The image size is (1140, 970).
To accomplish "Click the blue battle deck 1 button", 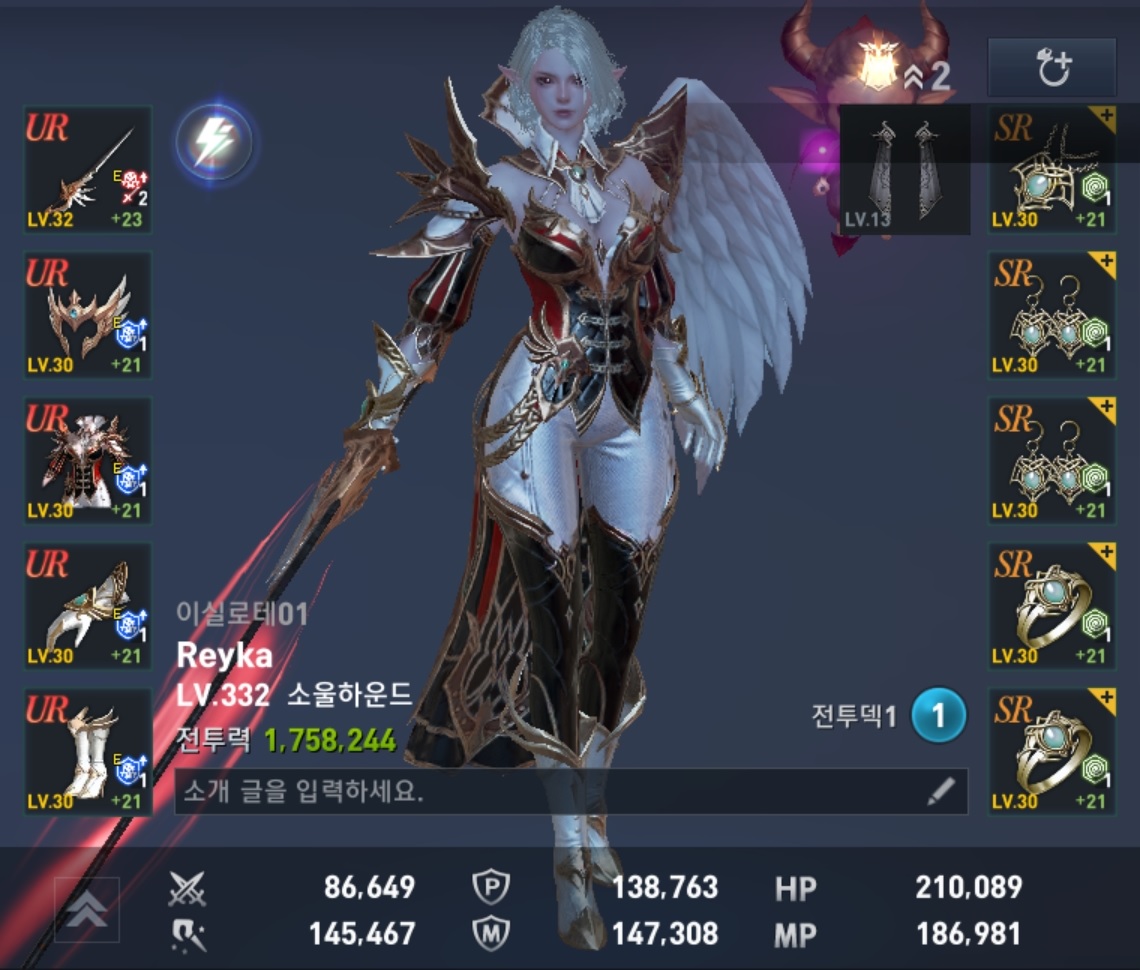I will [x=938, y=716].
